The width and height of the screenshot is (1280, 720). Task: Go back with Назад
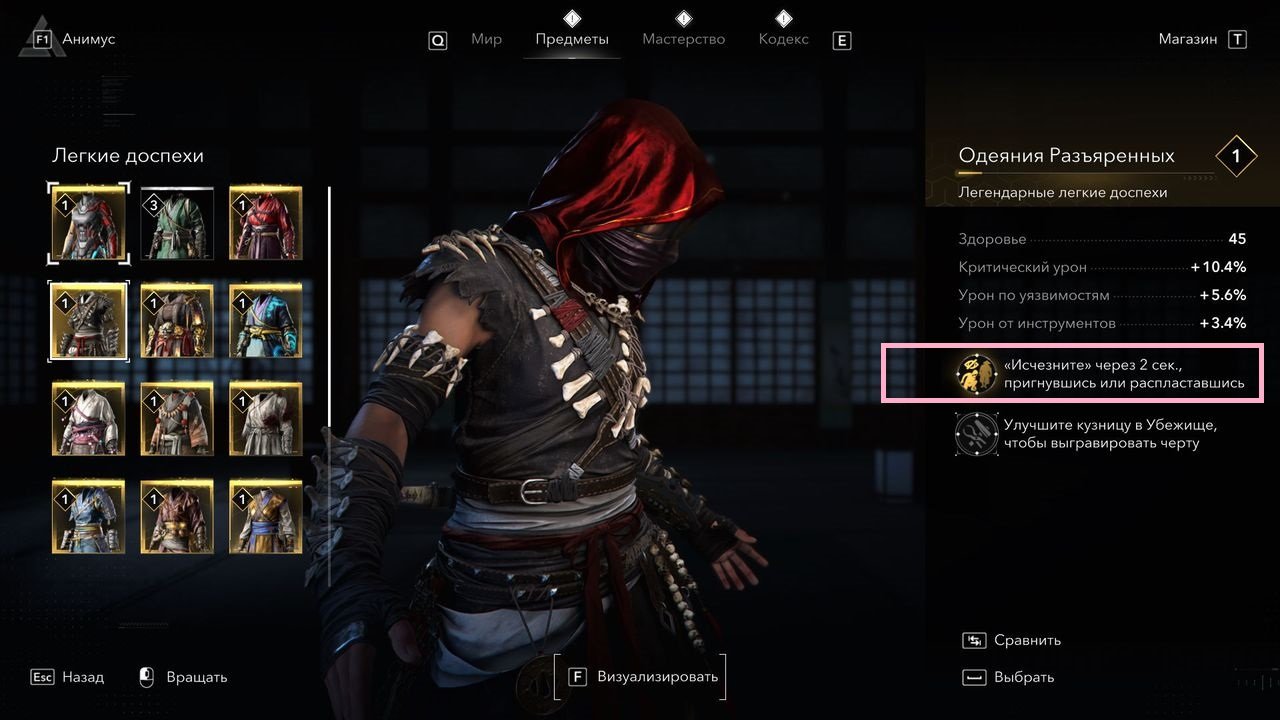coord(82,677)
